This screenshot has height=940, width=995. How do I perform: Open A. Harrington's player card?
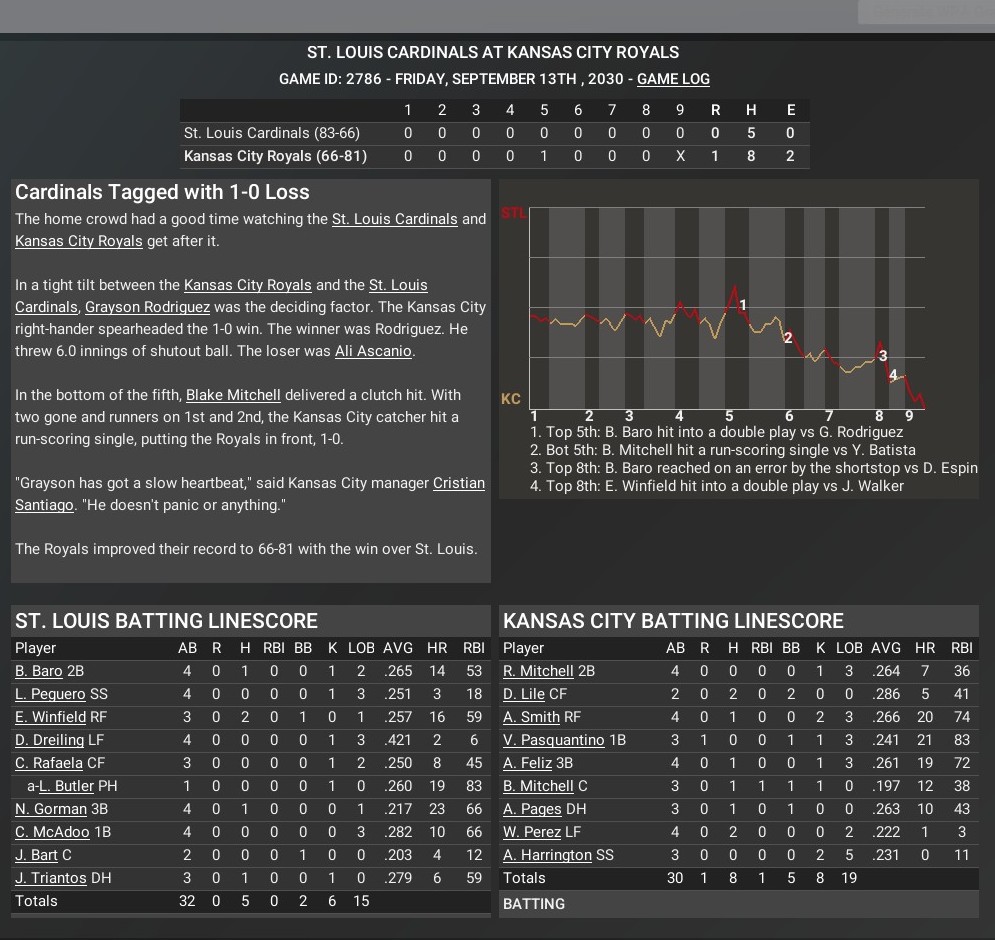tap(547, 855)
